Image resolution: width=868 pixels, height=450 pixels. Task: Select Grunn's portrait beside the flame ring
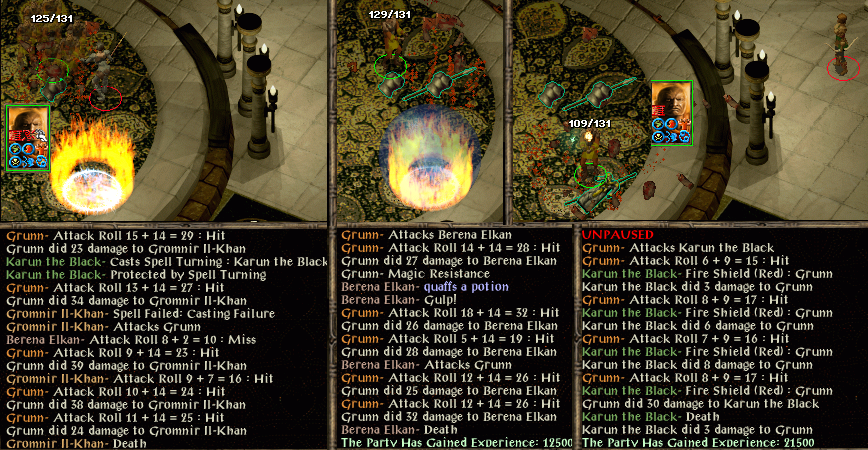pyautogui.click(x=26, y=130)
